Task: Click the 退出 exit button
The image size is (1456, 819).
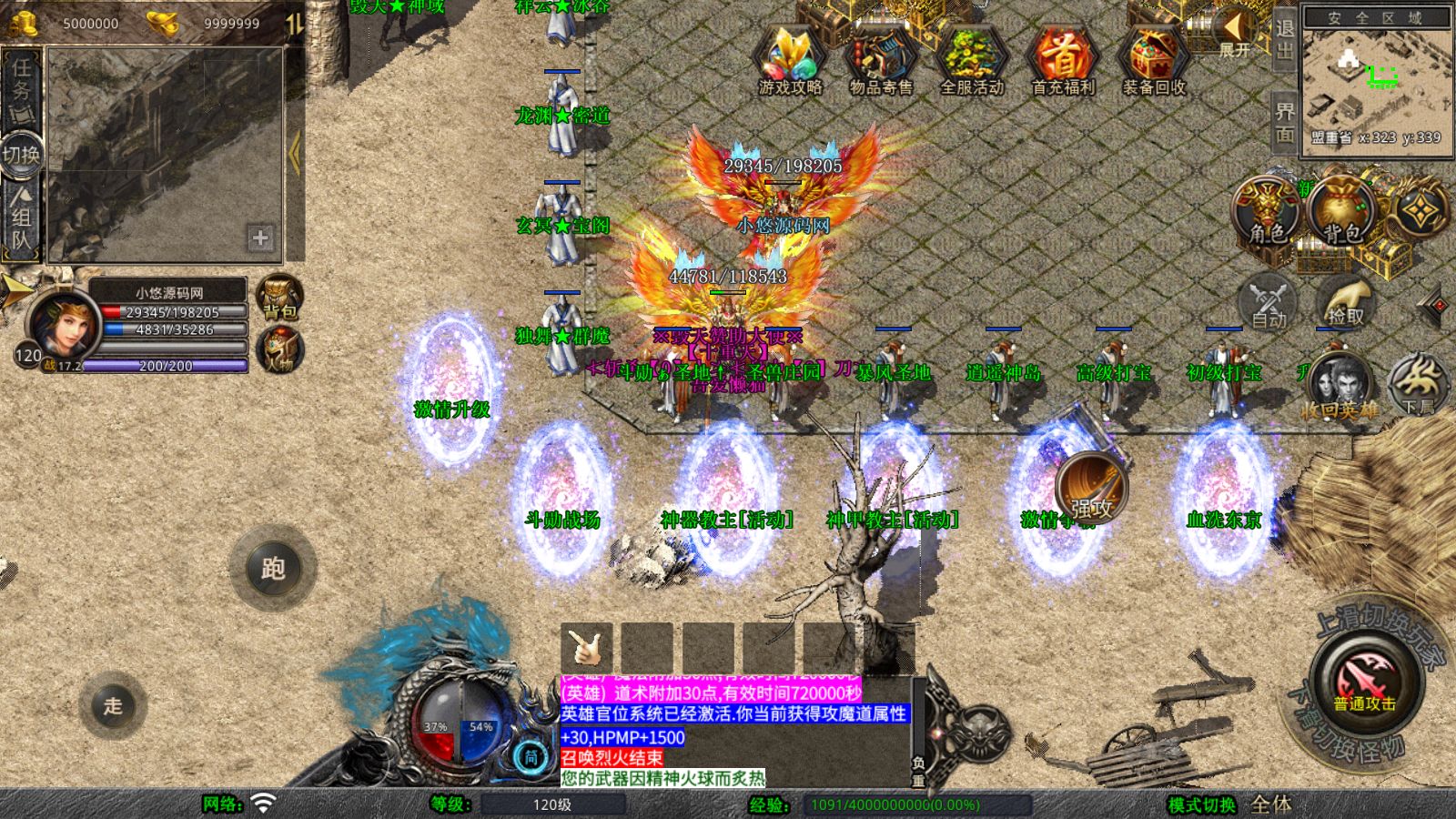Action: pyautogui.click(x=1284, y=39)
